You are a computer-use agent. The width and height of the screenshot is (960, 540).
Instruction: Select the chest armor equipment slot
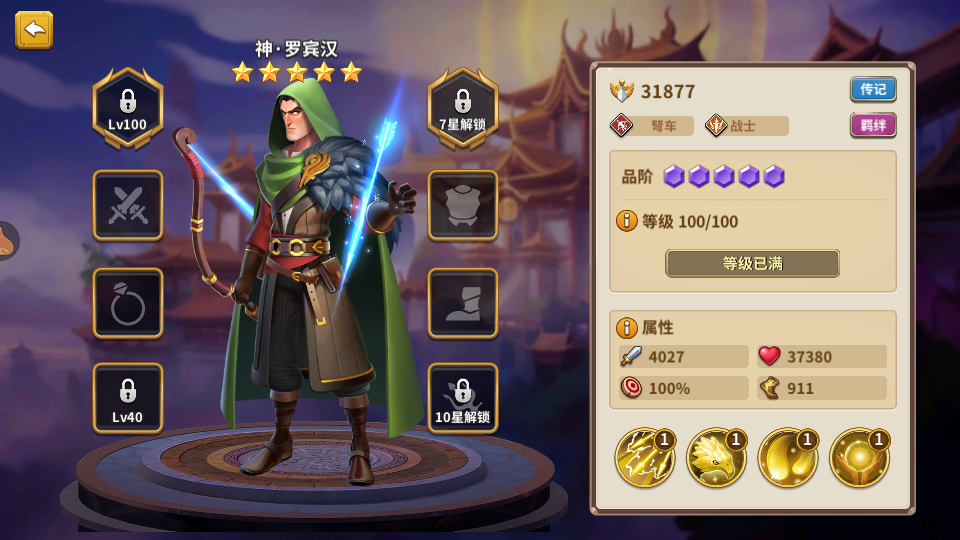click(x=463, y=205)
